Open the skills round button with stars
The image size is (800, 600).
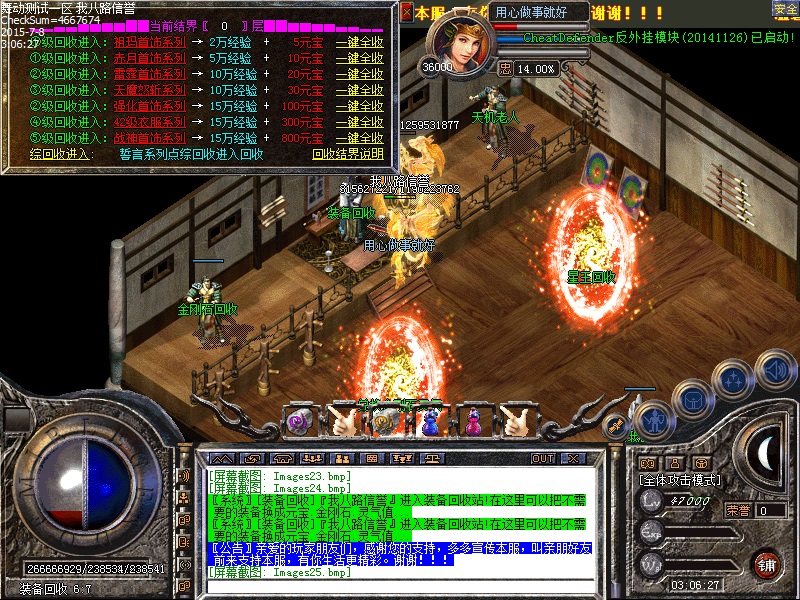[732, 380]
